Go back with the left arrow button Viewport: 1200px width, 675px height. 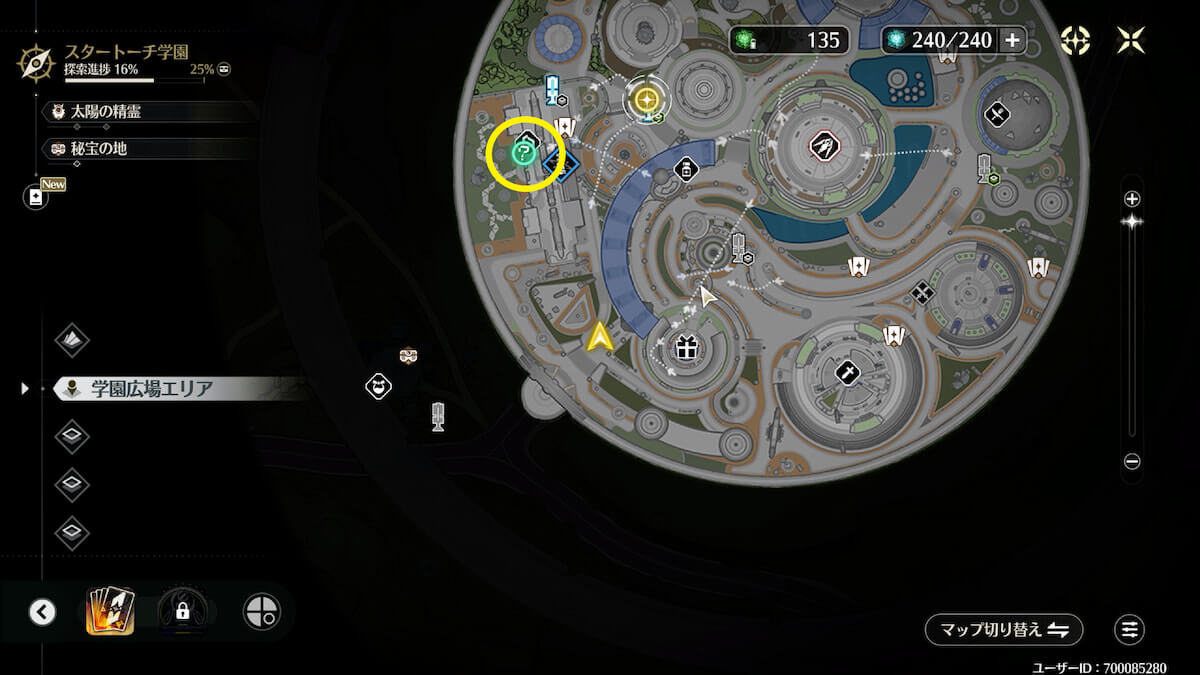(42, 612)
